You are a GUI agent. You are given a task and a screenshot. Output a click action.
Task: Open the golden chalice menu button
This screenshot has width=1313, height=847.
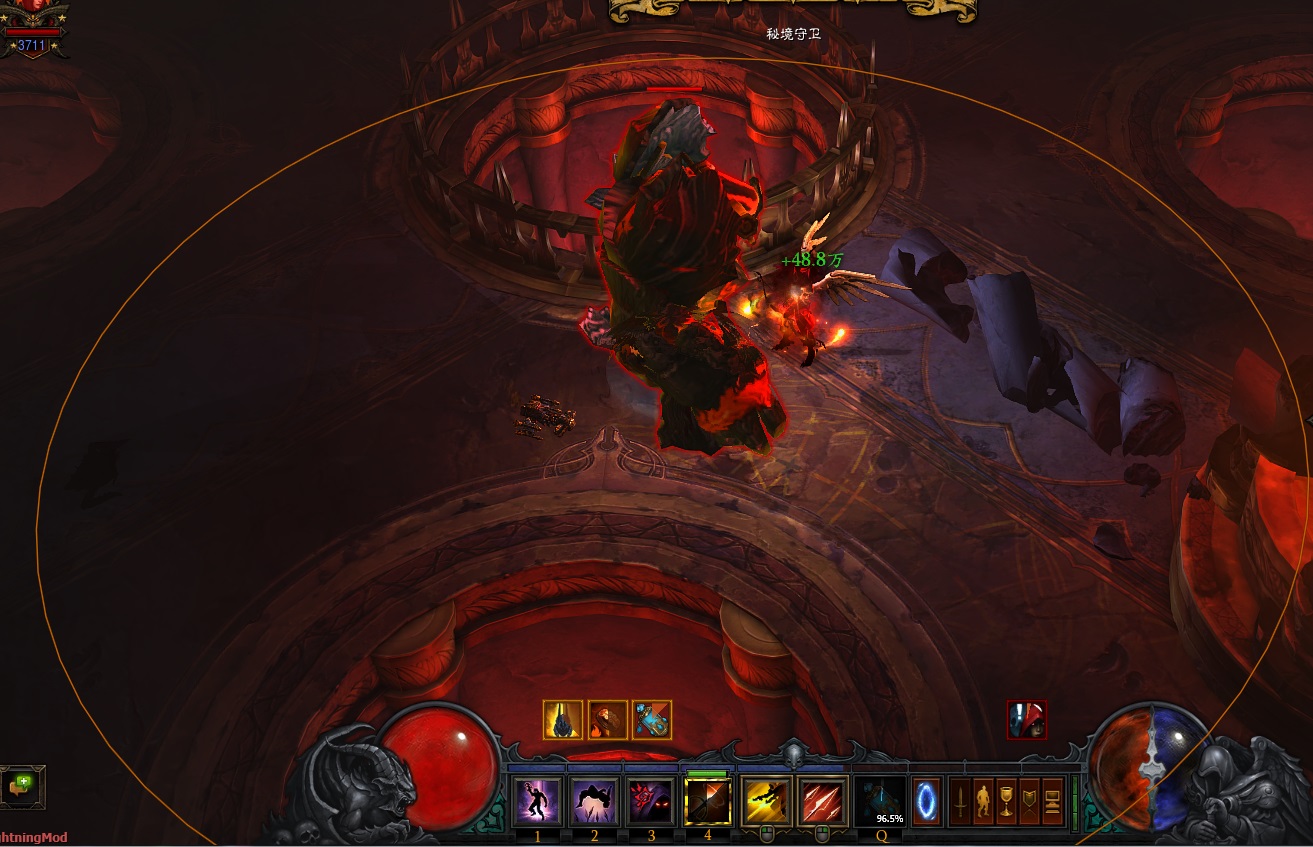[1006, 800]
